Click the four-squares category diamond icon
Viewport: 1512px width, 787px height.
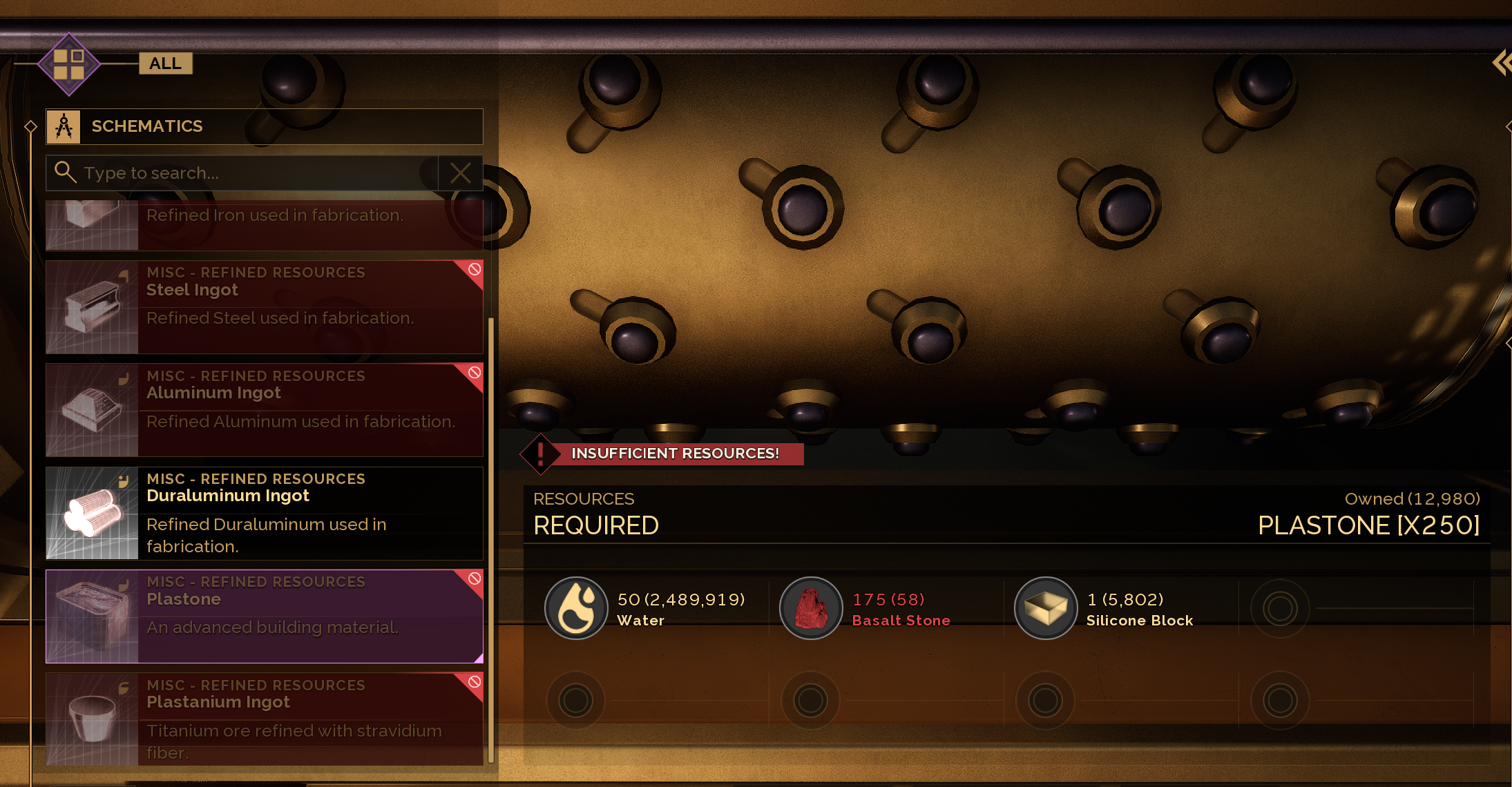click(x=69, y=64)
